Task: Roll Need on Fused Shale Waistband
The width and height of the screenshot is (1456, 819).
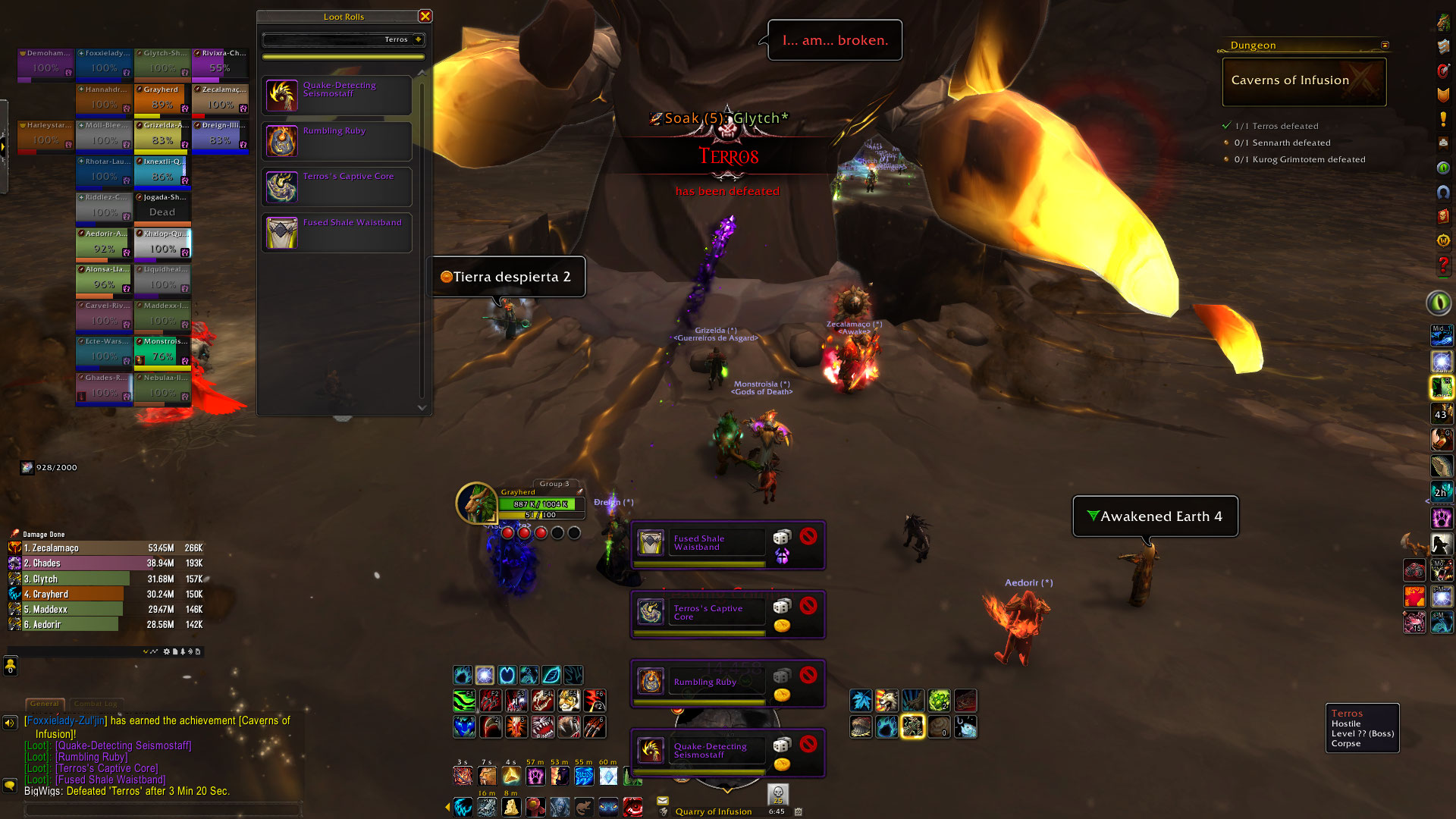Action: tap(782, 538)
